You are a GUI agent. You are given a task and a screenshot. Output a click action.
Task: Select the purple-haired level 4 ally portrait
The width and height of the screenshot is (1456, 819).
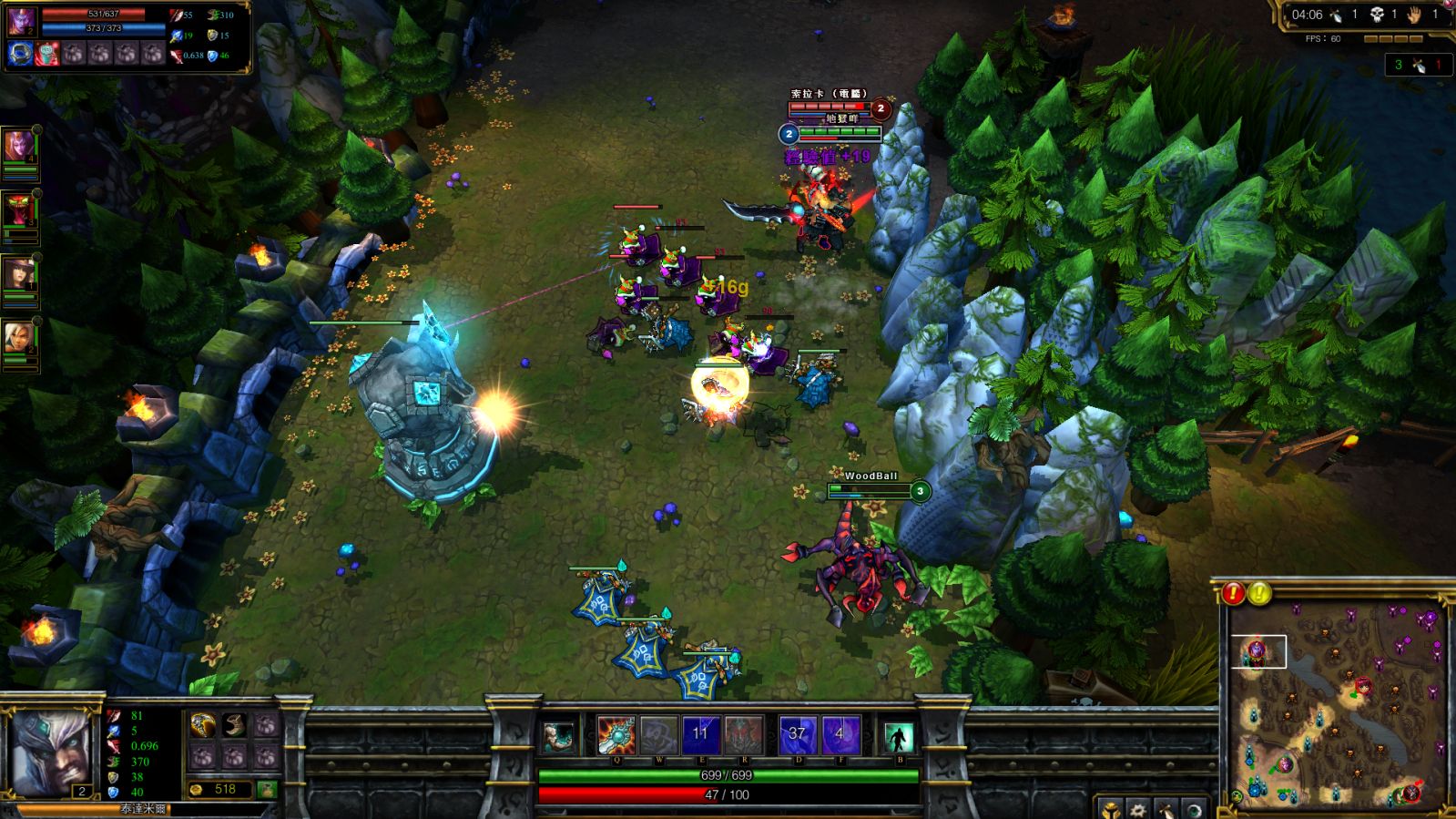(x=19, y=146)
